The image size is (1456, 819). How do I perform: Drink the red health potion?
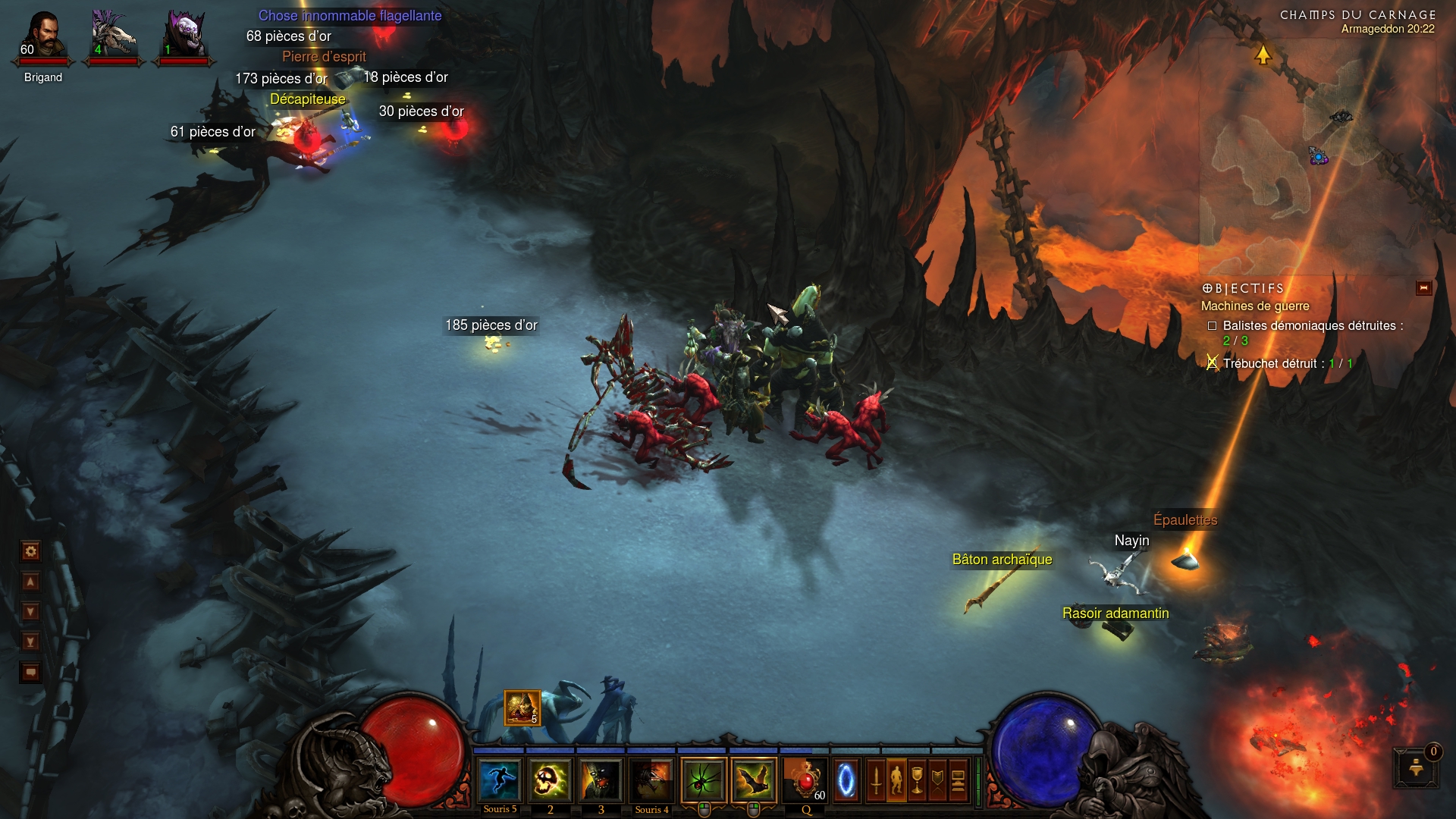coord(805,780)
